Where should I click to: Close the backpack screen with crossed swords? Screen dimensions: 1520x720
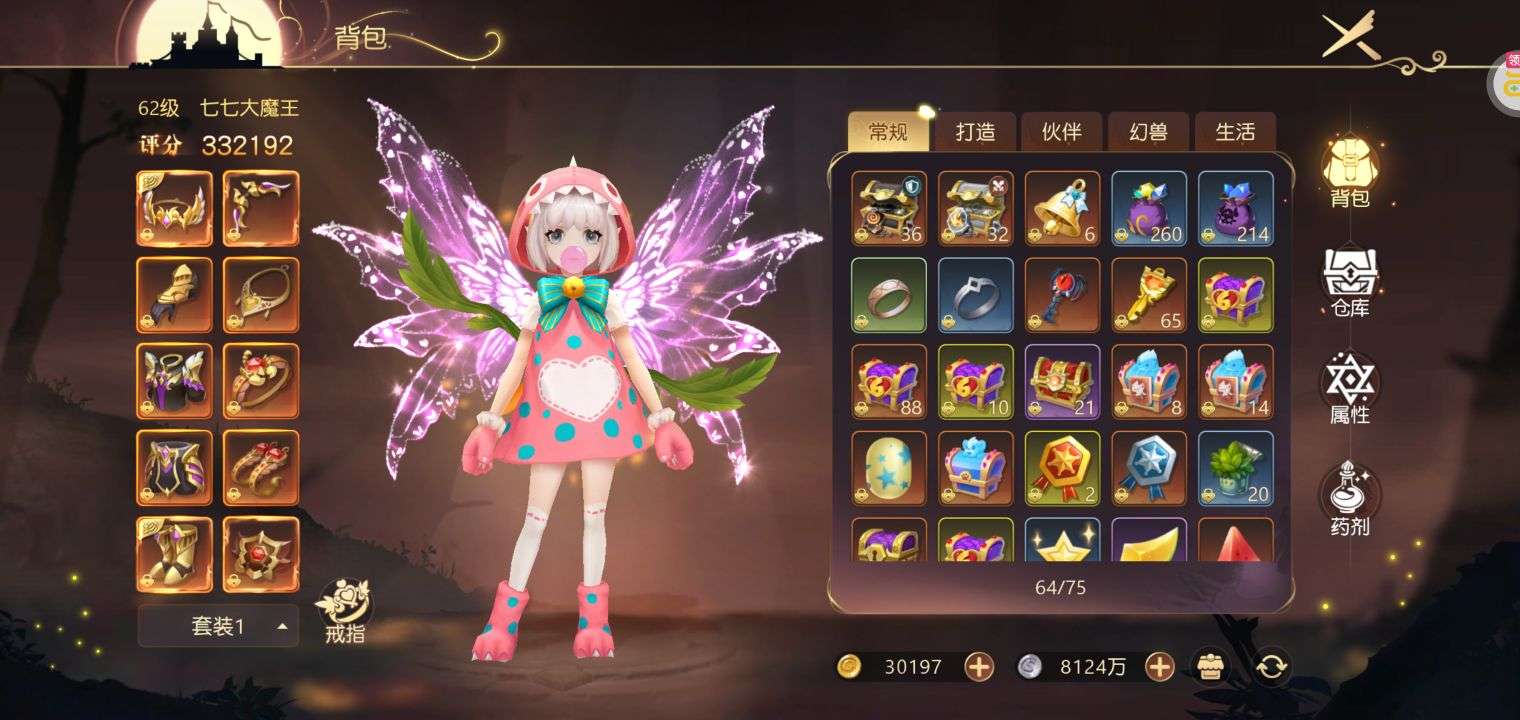click(1351, 36)
